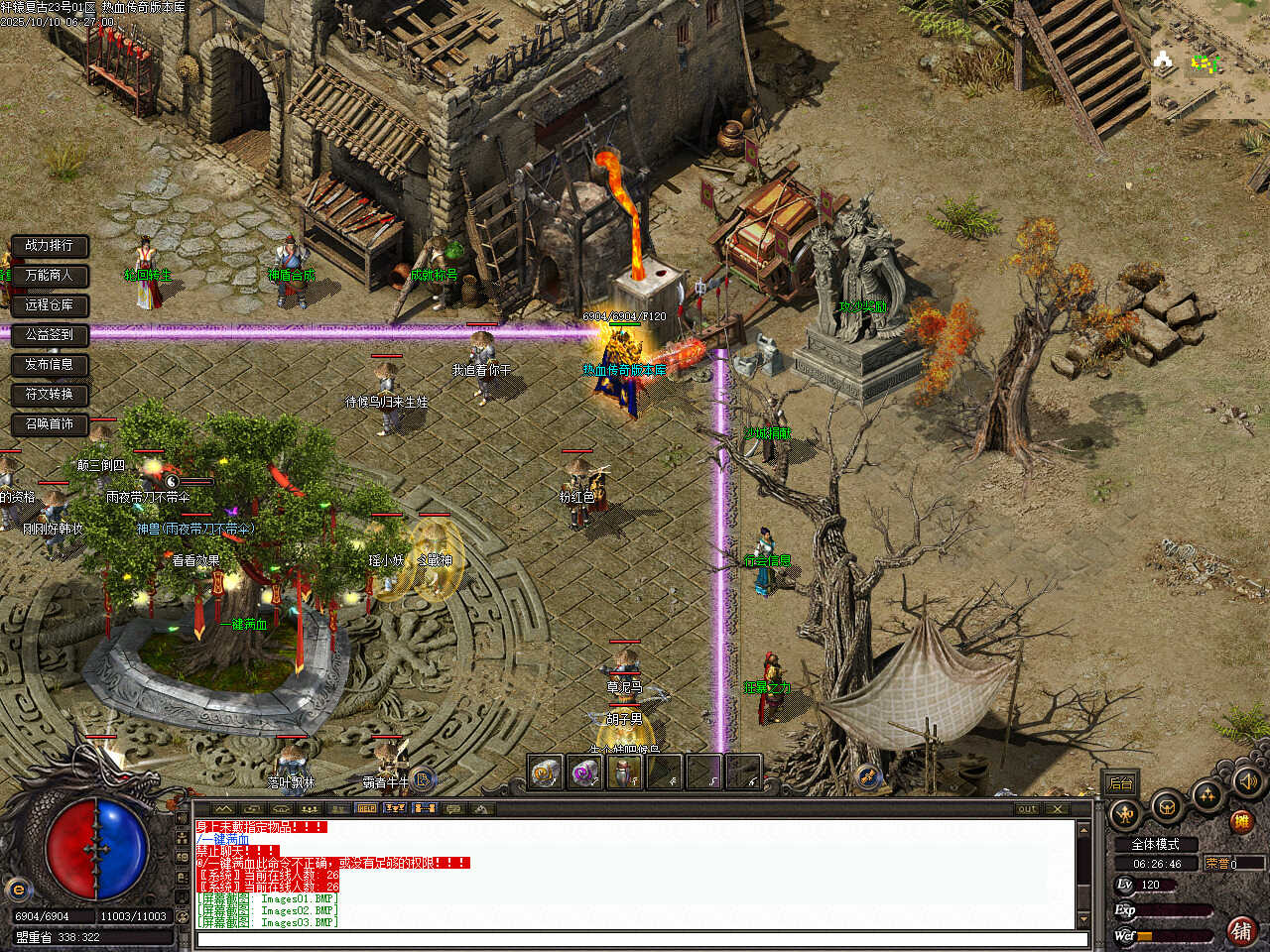Open the 战力排行 power ranking

[x=49, y=245]
